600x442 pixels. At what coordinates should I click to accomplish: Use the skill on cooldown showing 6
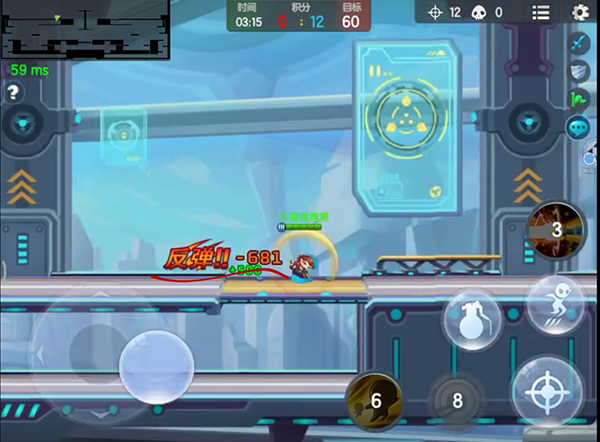pyautogui.click(x=375, y=401)
